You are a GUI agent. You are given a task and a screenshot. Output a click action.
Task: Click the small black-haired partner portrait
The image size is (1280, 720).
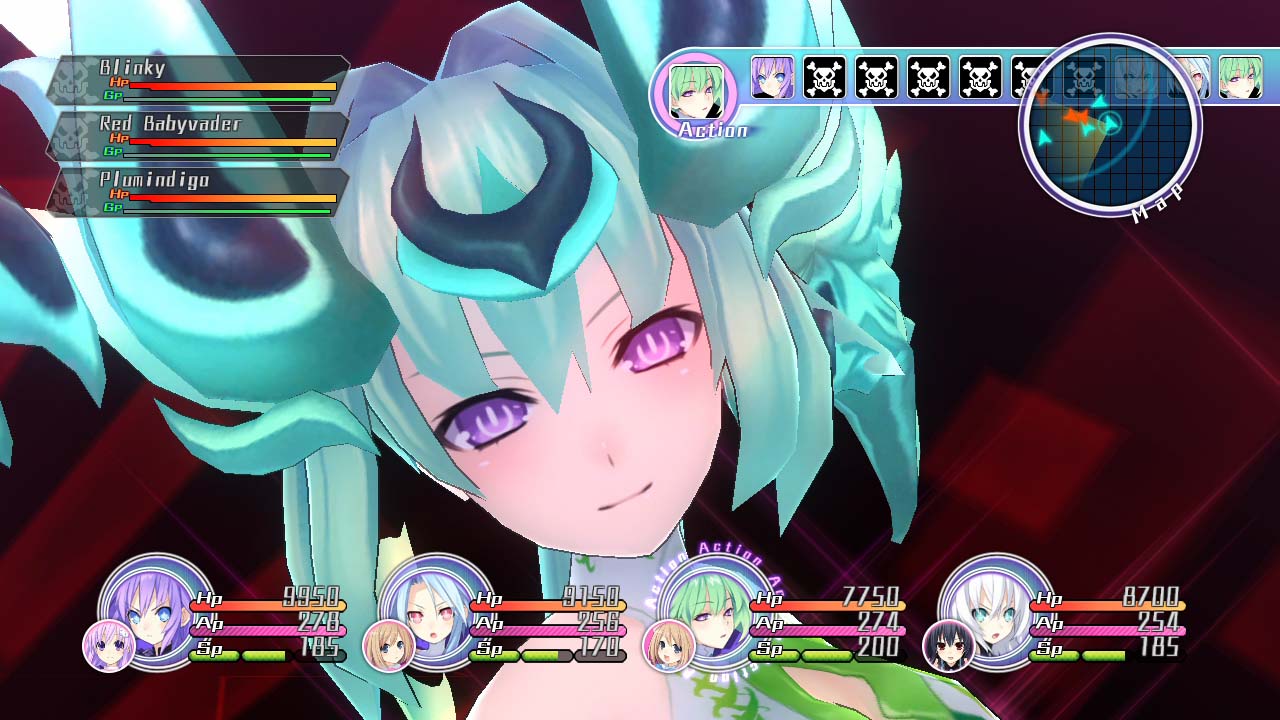pyautogui.click(x=948, y=646)
